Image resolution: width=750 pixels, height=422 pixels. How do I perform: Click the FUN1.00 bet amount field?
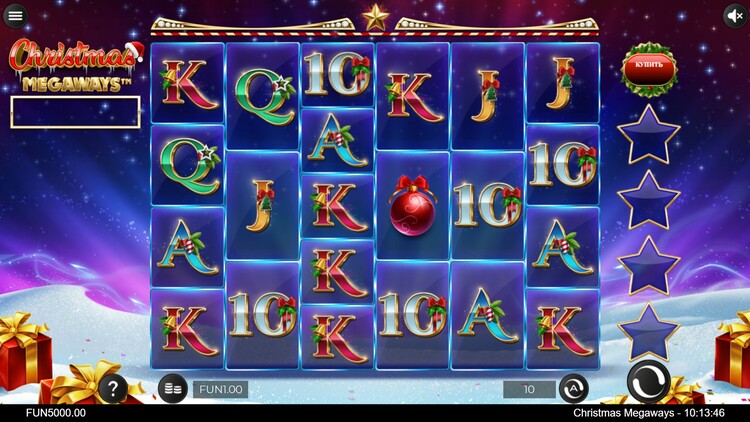pyautogui.click(x=220, y=389)
